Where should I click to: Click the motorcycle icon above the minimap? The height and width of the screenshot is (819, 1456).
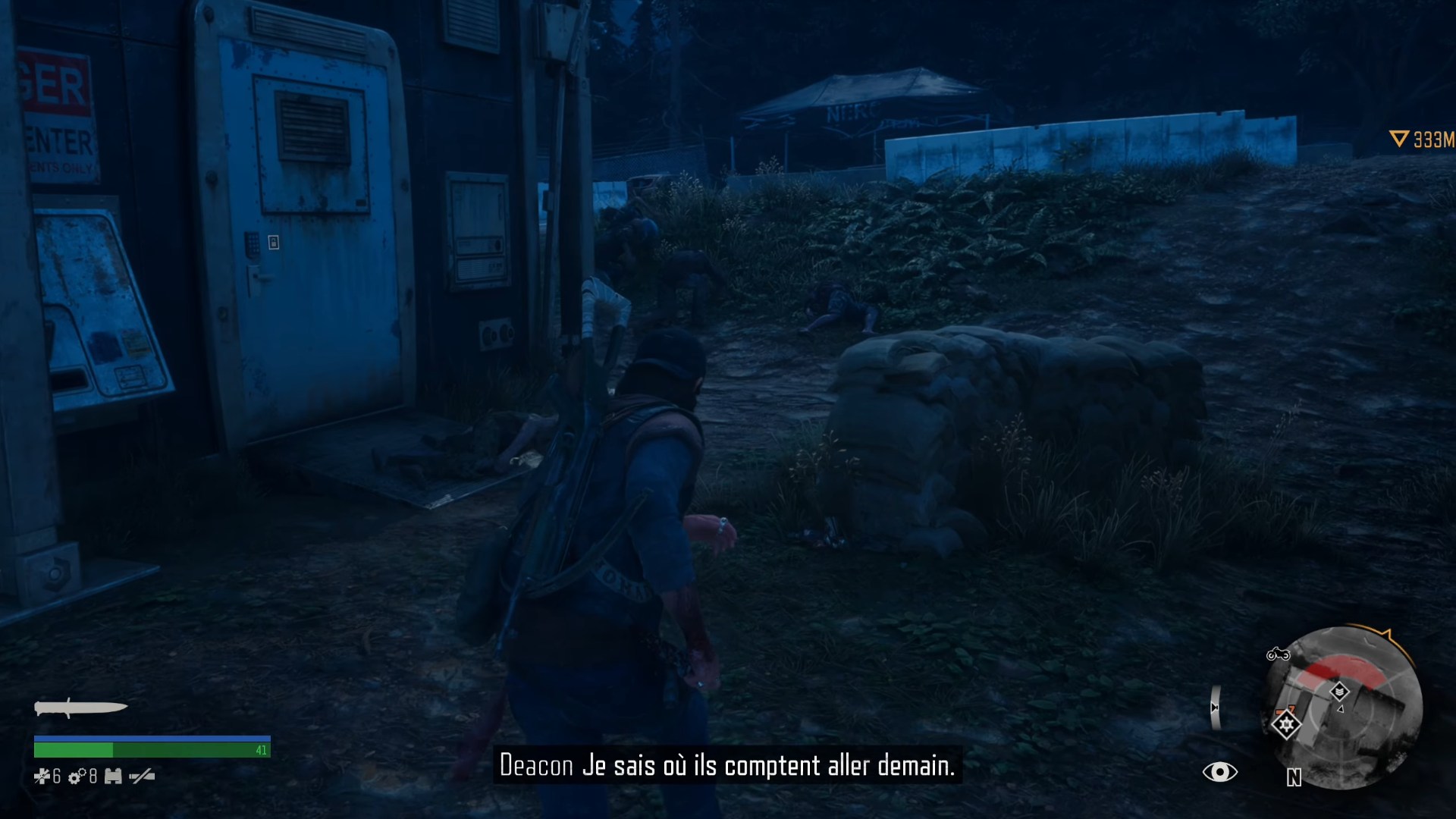pos(1279,655)
